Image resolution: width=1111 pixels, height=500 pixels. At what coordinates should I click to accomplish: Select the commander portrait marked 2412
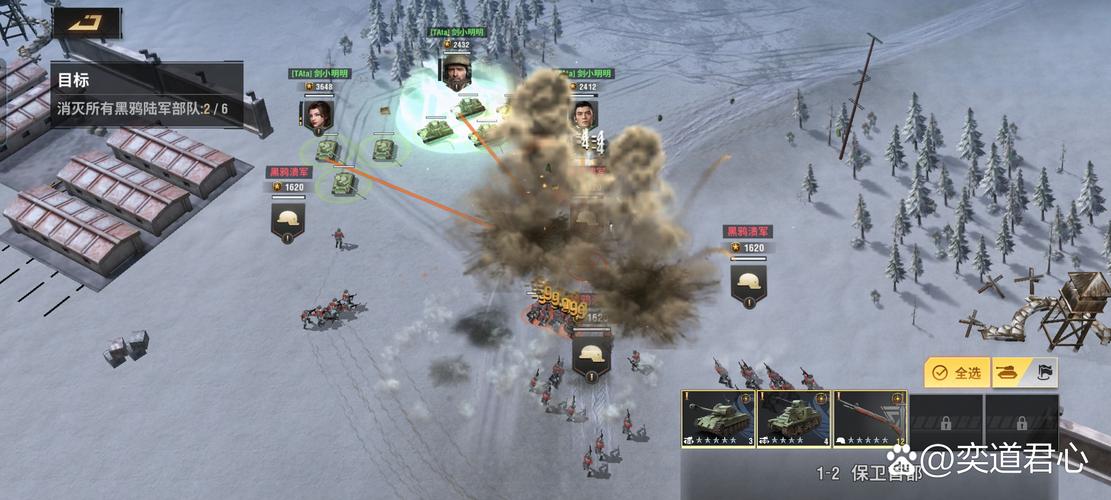(x=584, y=112)
